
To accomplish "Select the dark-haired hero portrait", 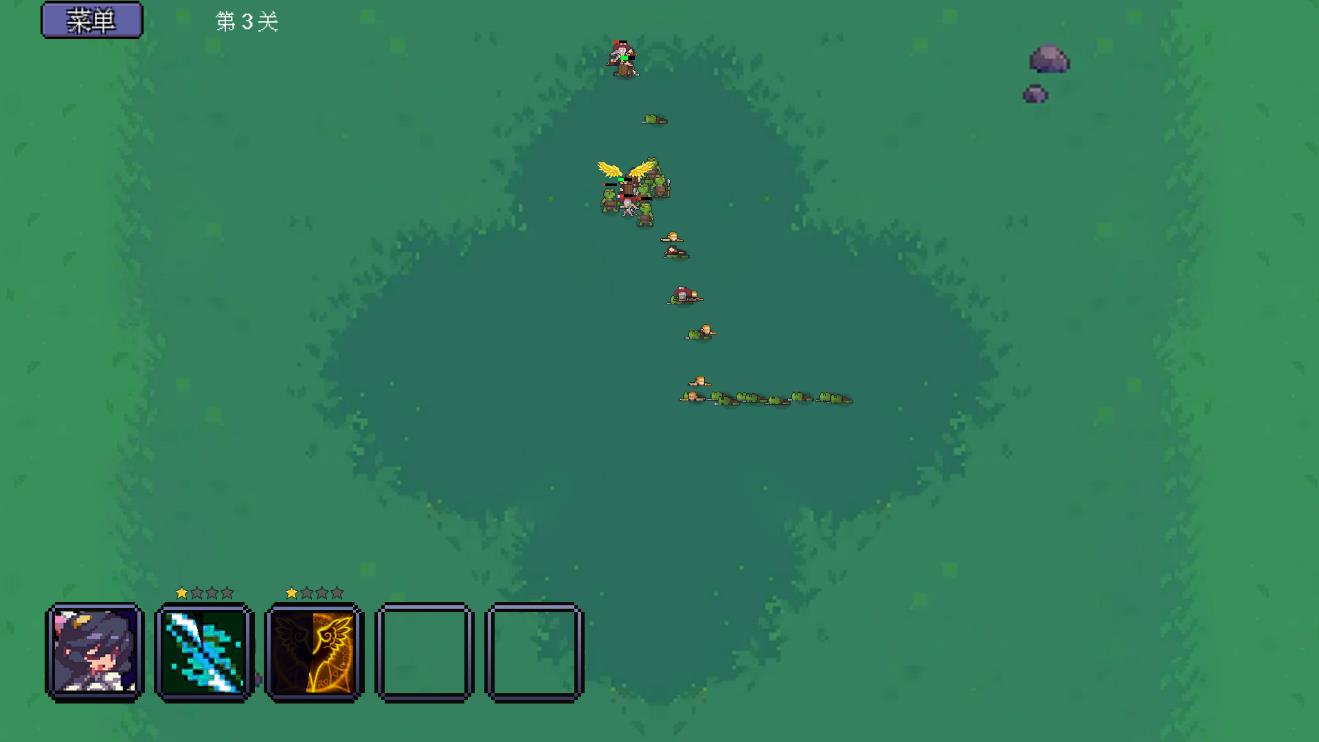I will 95,652.
